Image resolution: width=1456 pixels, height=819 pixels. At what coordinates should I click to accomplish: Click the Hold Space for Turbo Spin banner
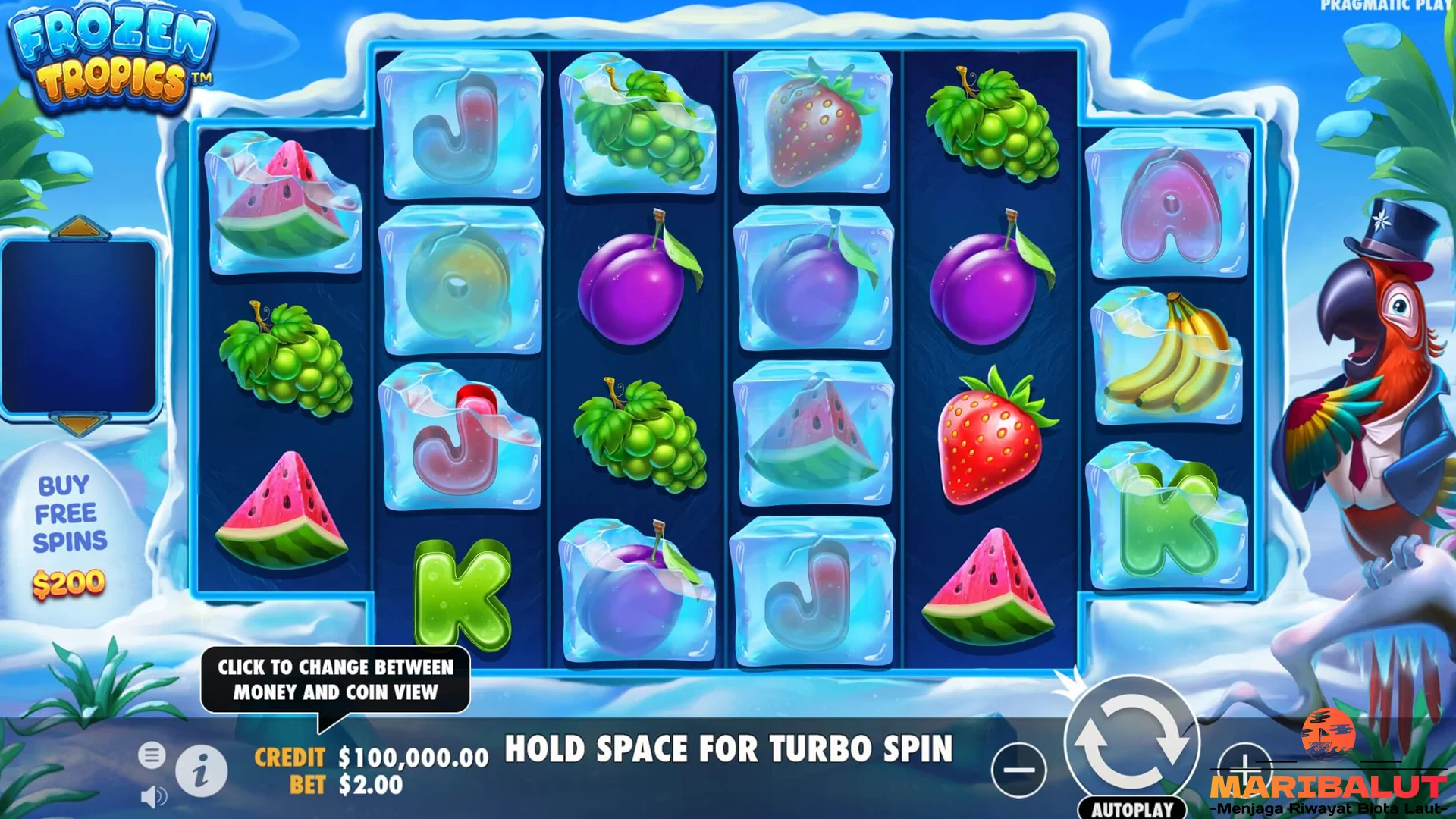click(730, 751)
